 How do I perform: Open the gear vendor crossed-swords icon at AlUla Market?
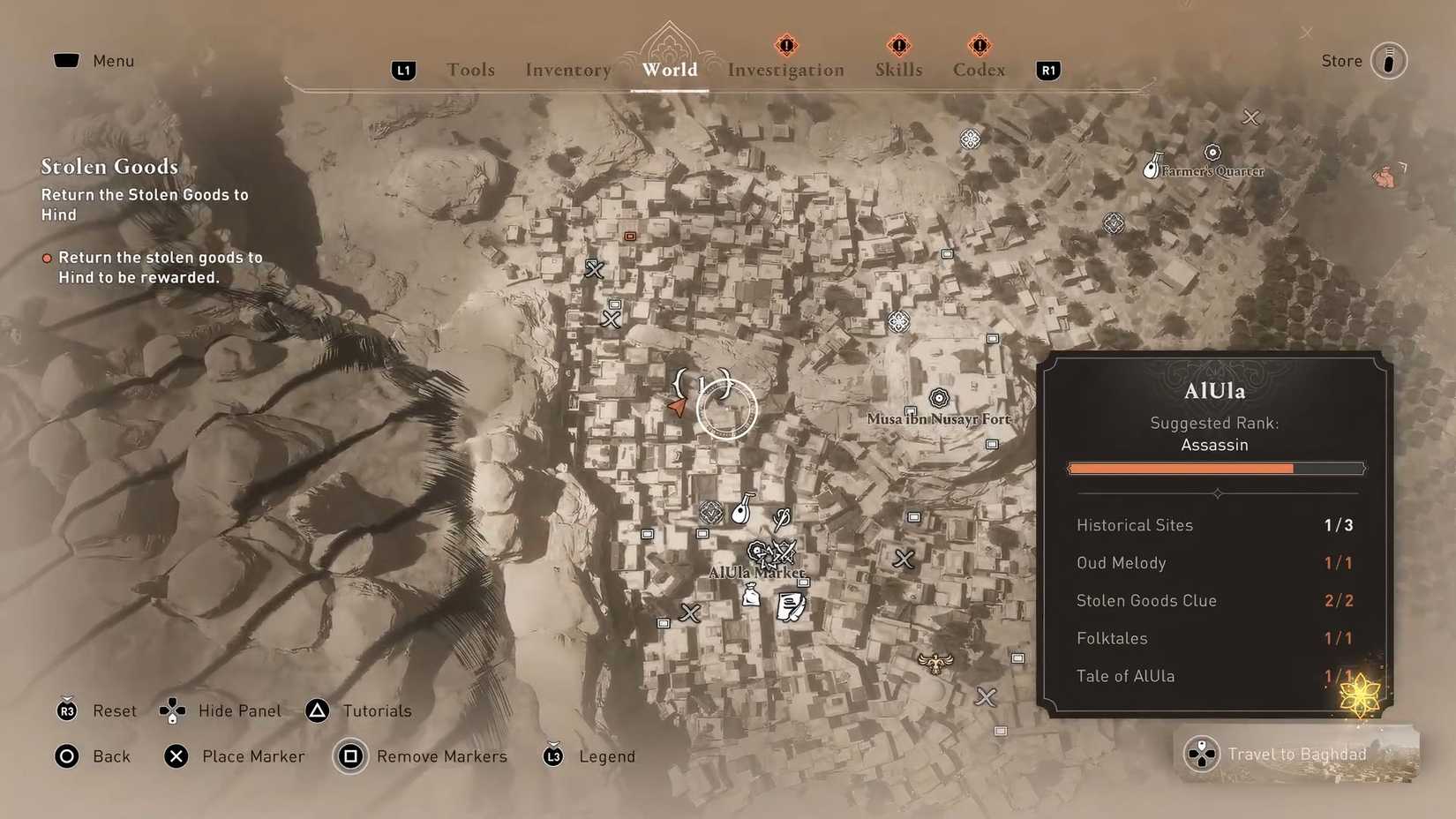784,552
